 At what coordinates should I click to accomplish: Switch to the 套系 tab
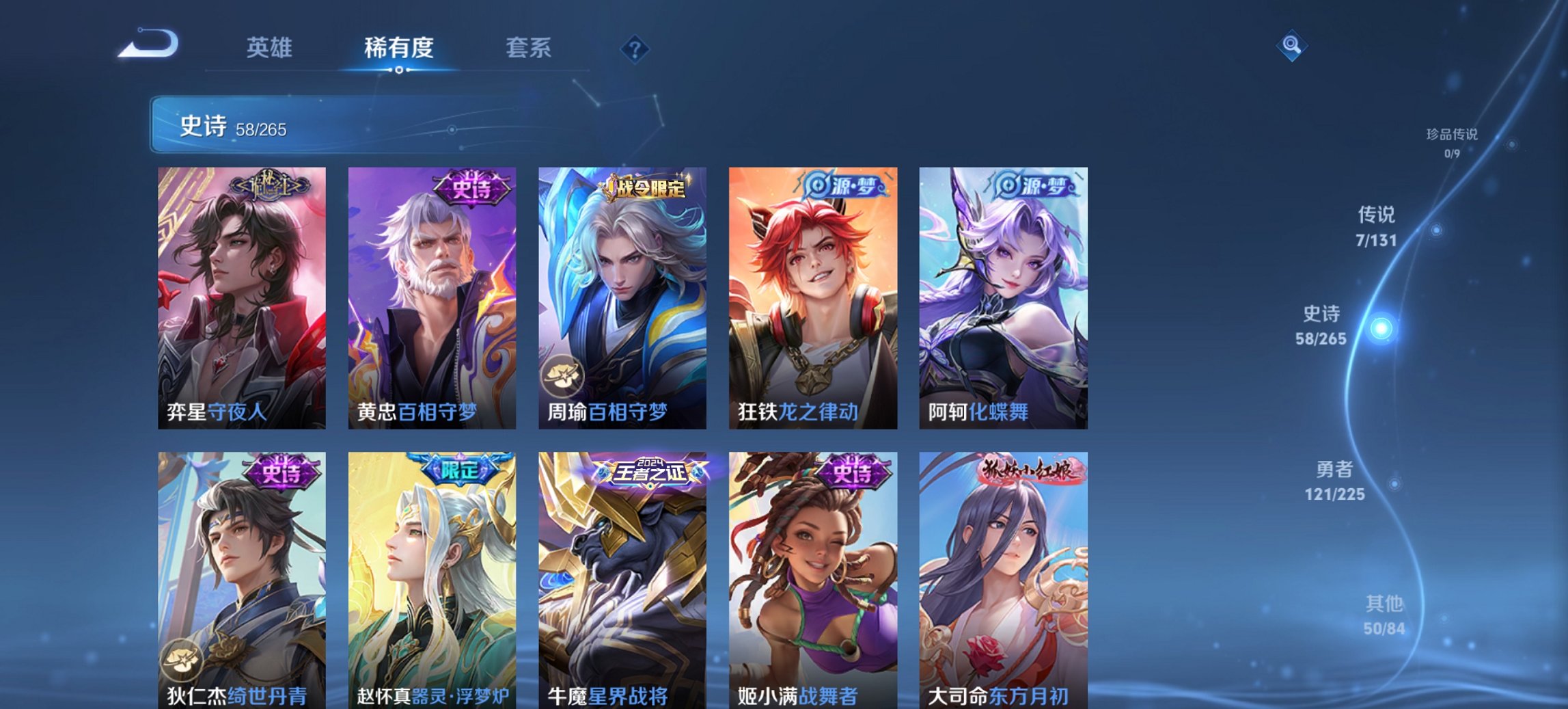coord(528,48)
